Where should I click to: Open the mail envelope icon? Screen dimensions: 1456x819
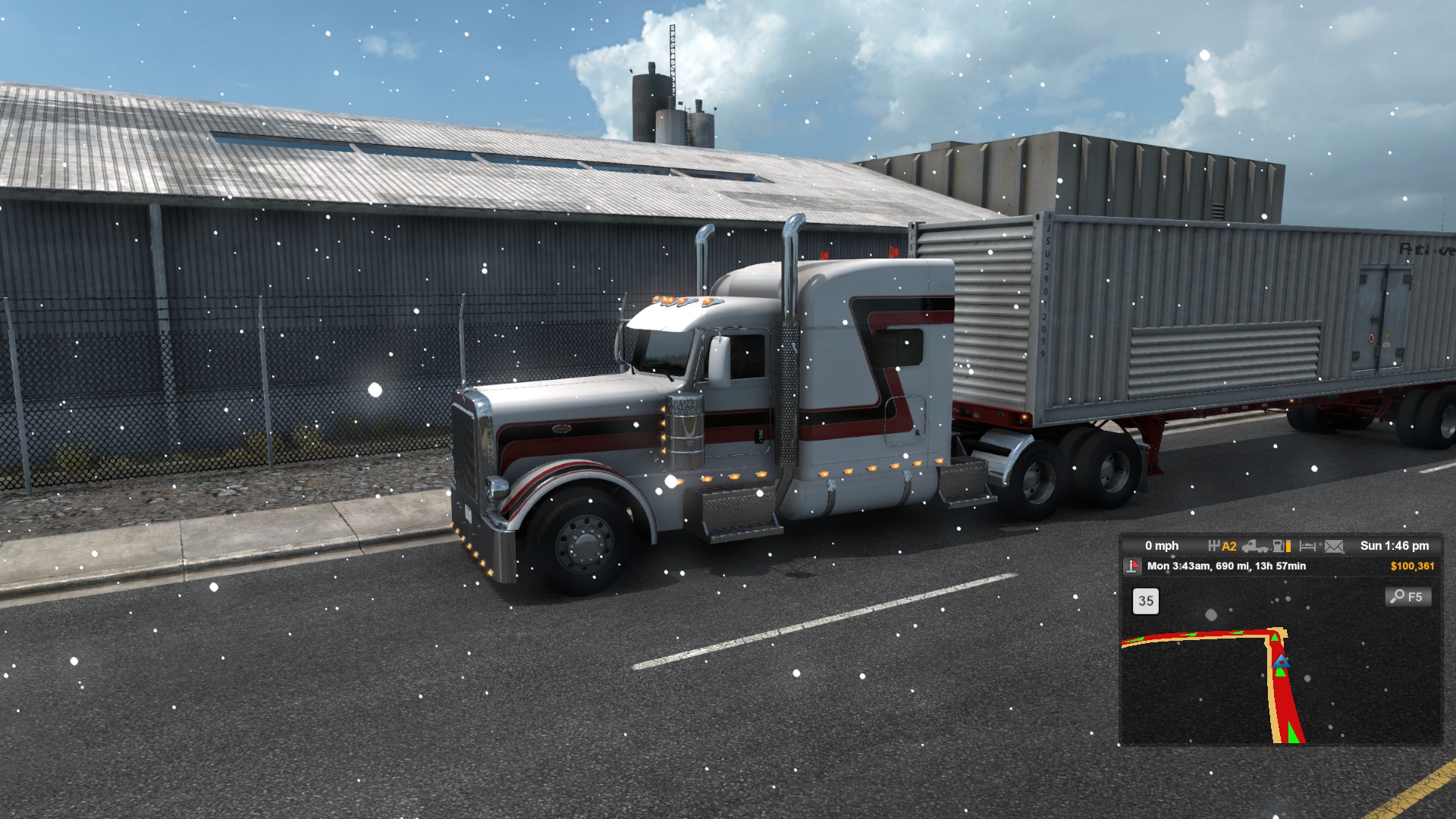click(1334, 546)
